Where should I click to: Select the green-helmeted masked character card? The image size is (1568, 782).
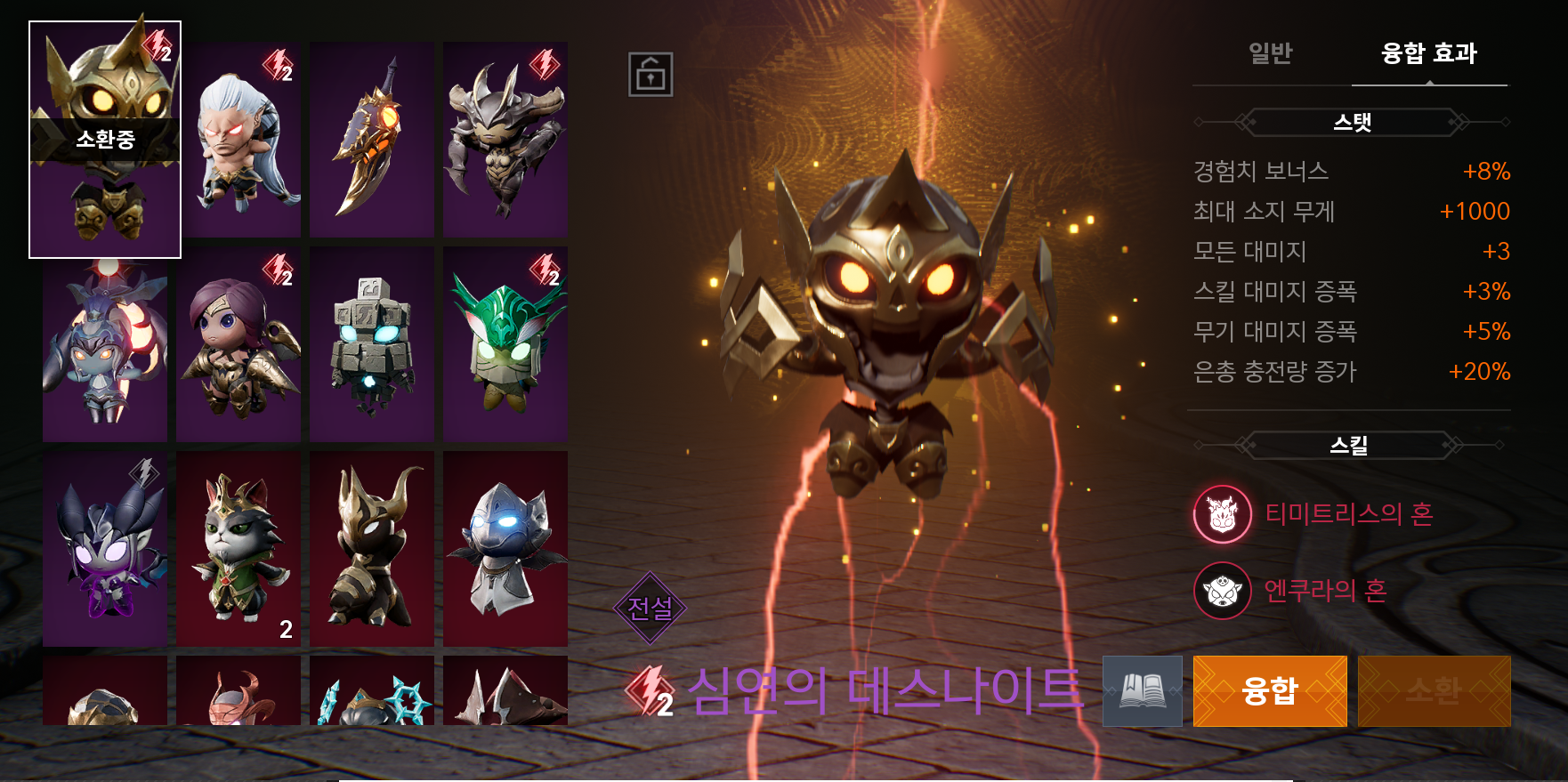505,344
